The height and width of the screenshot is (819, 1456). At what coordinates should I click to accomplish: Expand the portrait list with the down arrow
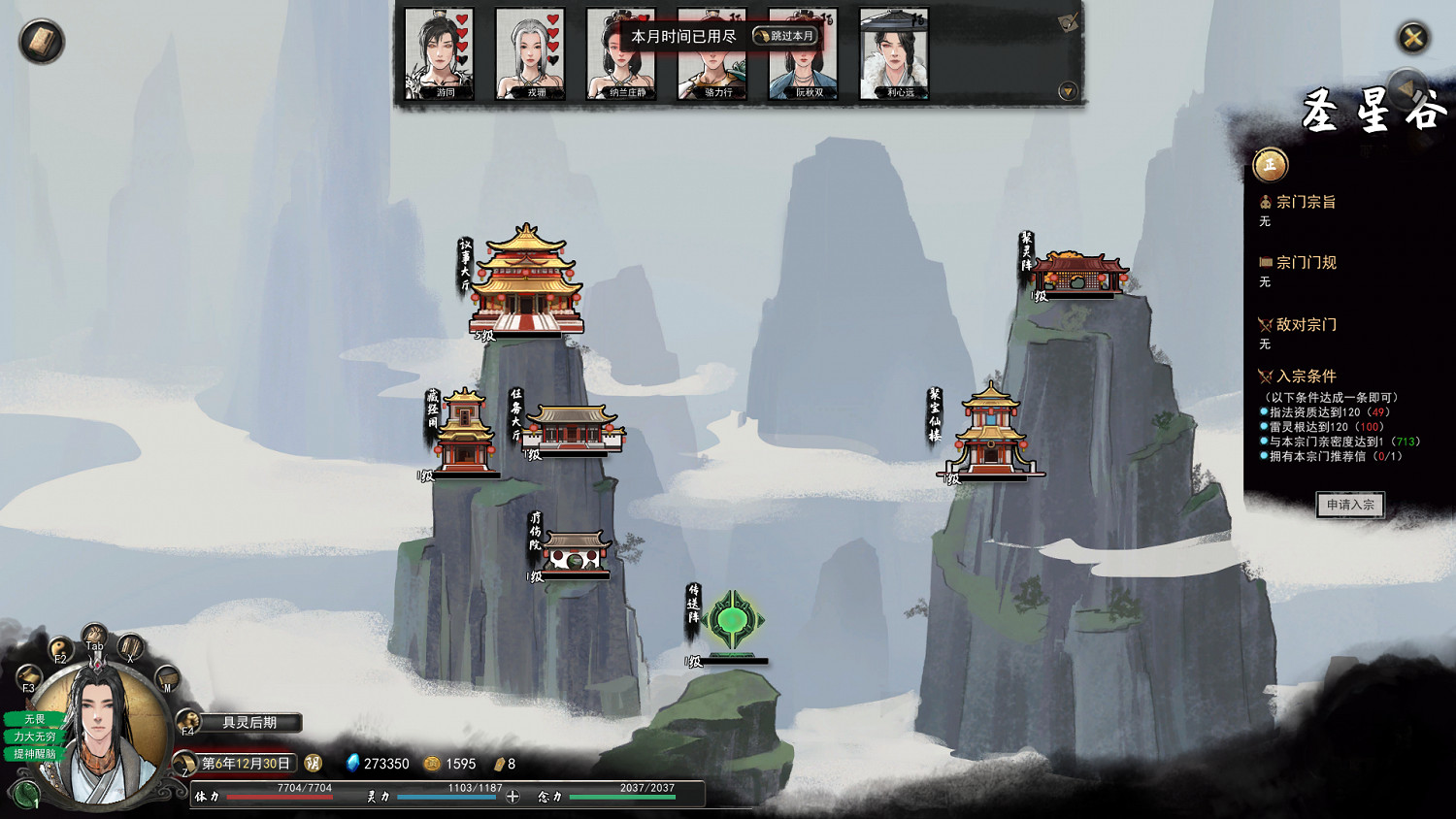click(x=1068, y=91)
